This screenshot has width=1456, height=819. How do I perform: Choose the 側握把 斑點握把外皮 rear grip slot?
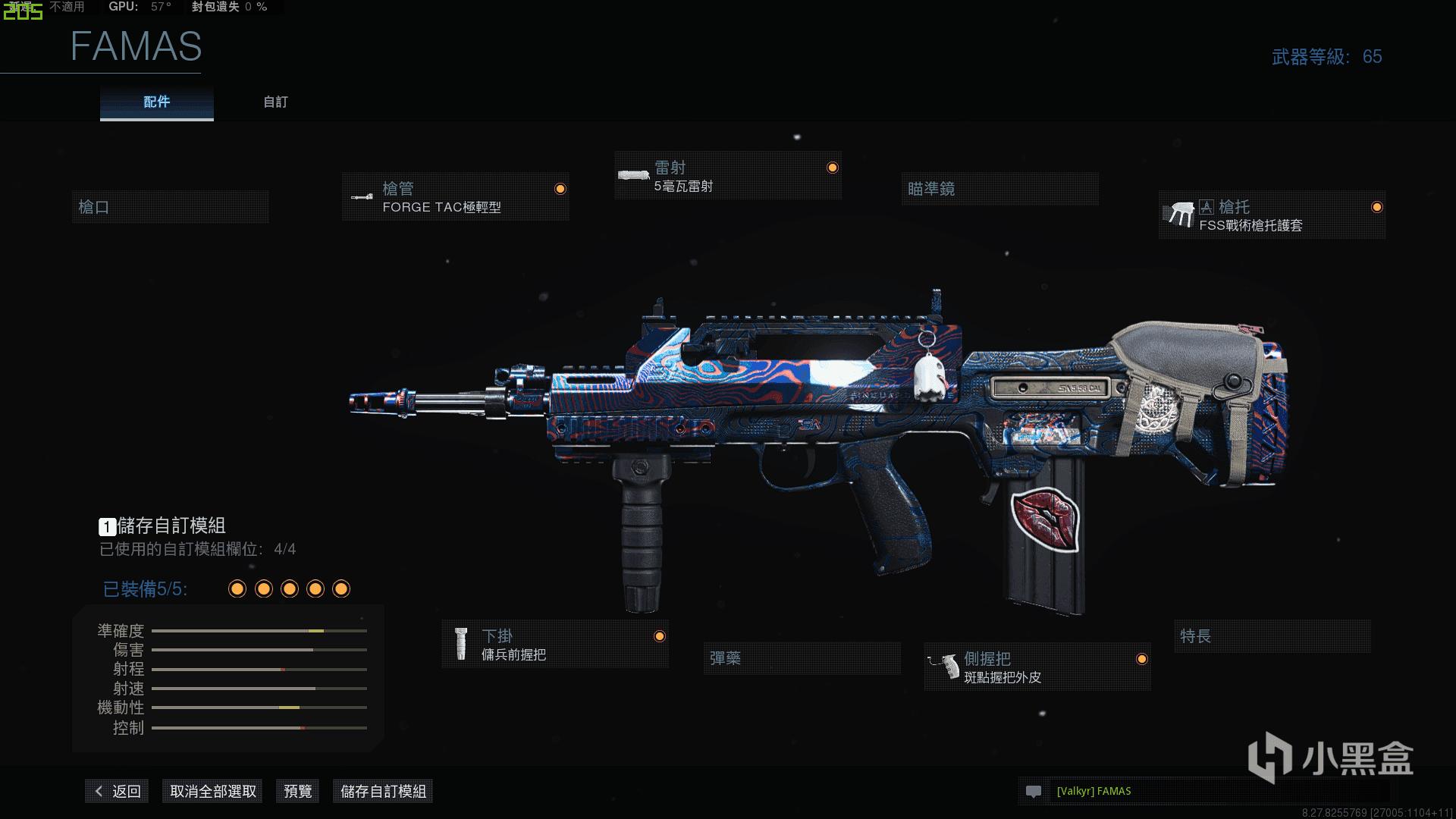[1037, 667]
